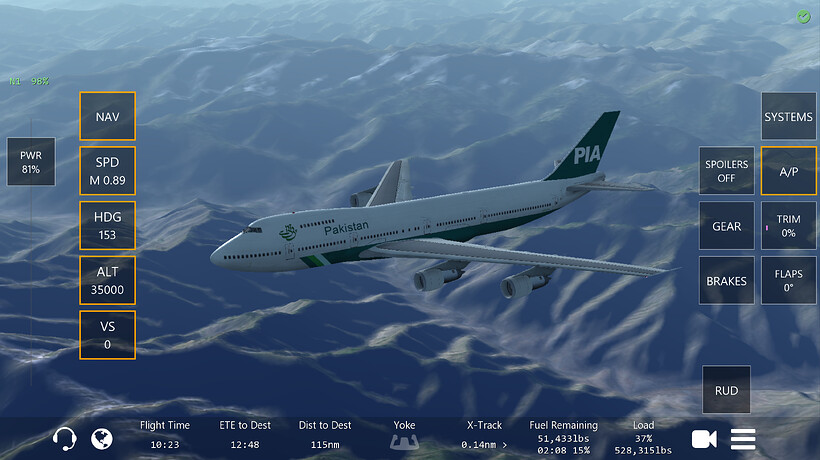This screenshot has height=460, width=820.
Task: Toggle the NAV autopilot button
Action: (x=108, y=117)
